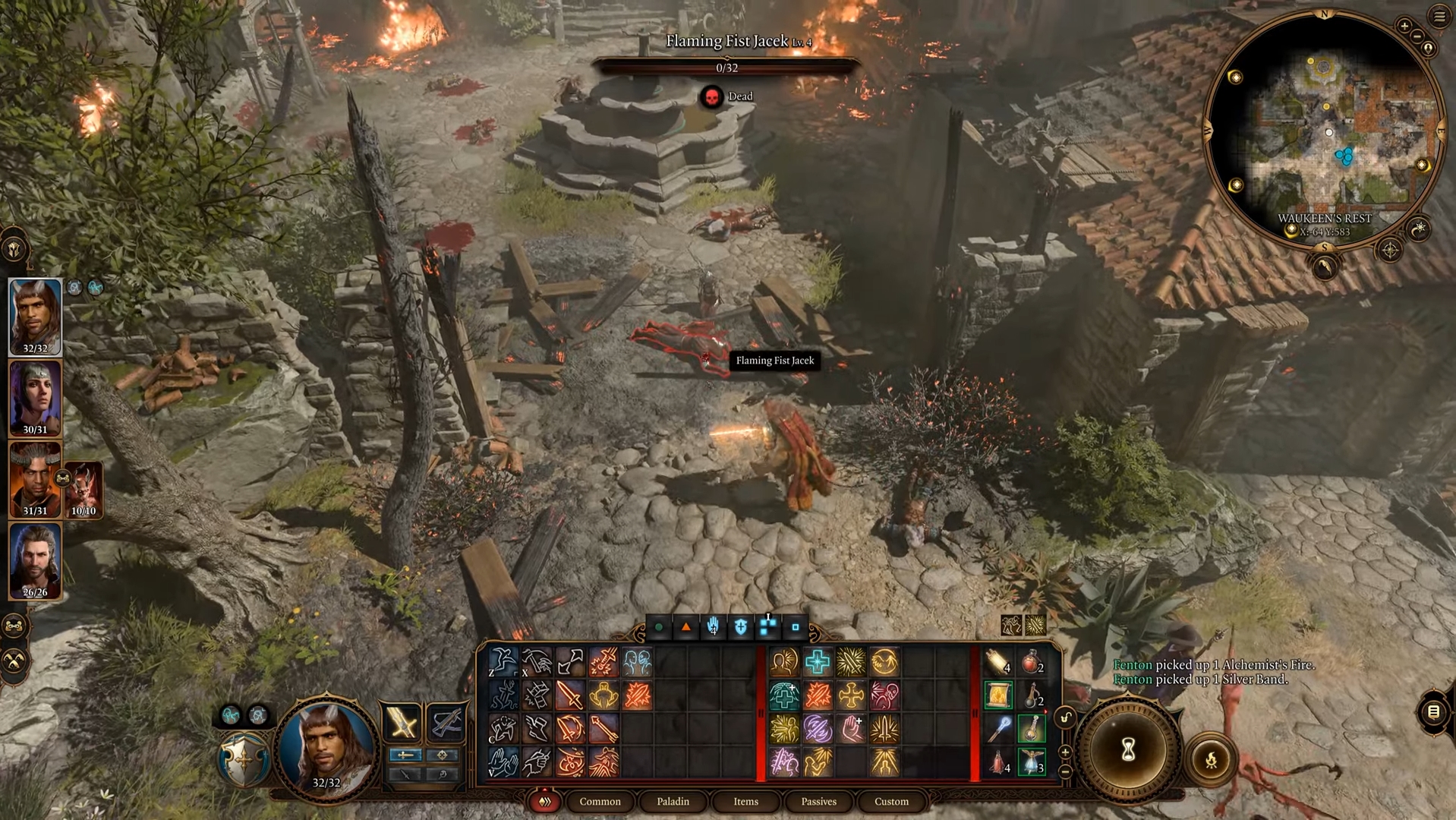Open the Paladin hotbar tab

673,801
